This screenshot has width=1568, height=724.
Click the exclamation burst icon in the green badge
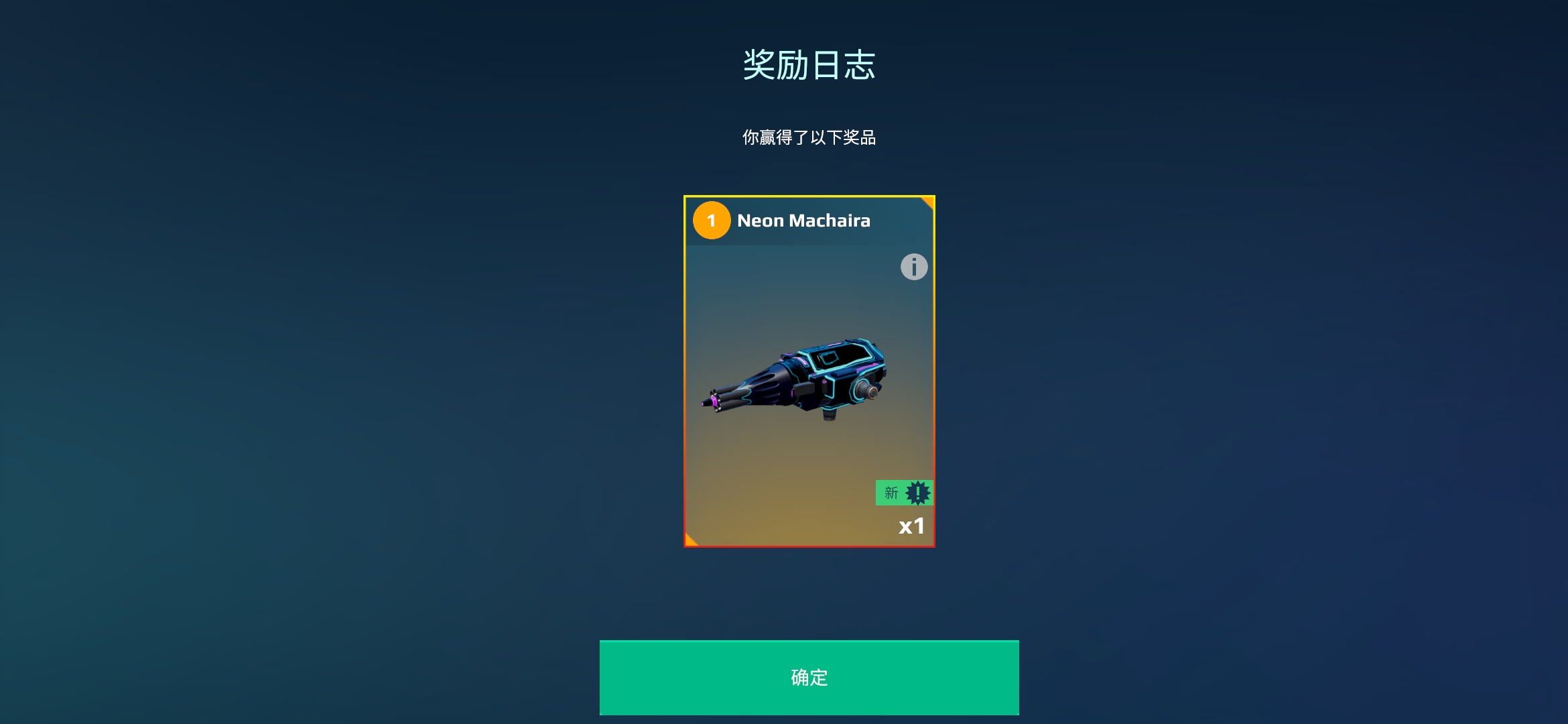[917, 493]
